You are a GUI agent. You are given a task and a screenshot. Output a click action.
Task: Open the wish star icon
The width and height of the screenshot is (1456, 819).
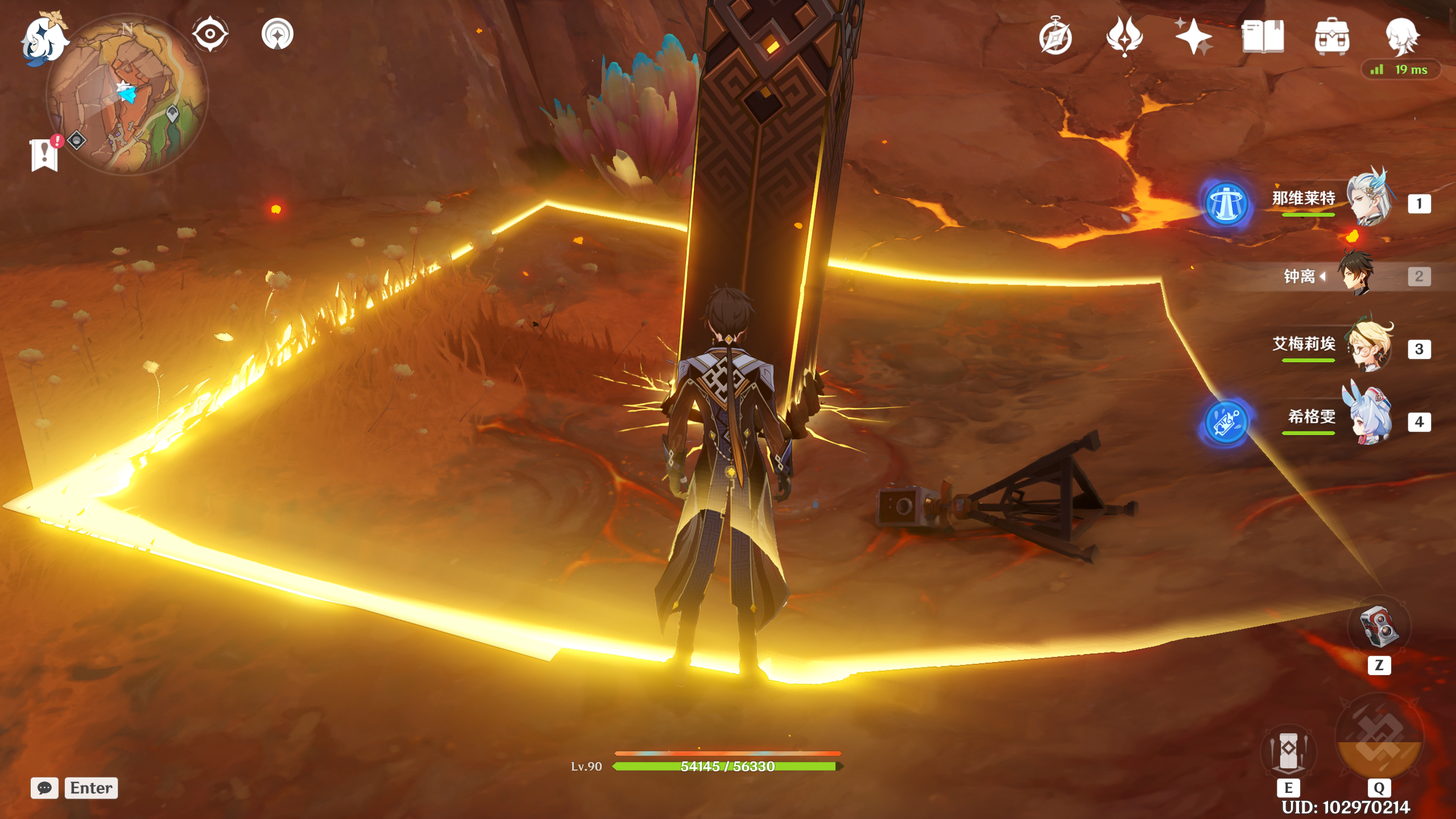click(x=1193, y=37)
